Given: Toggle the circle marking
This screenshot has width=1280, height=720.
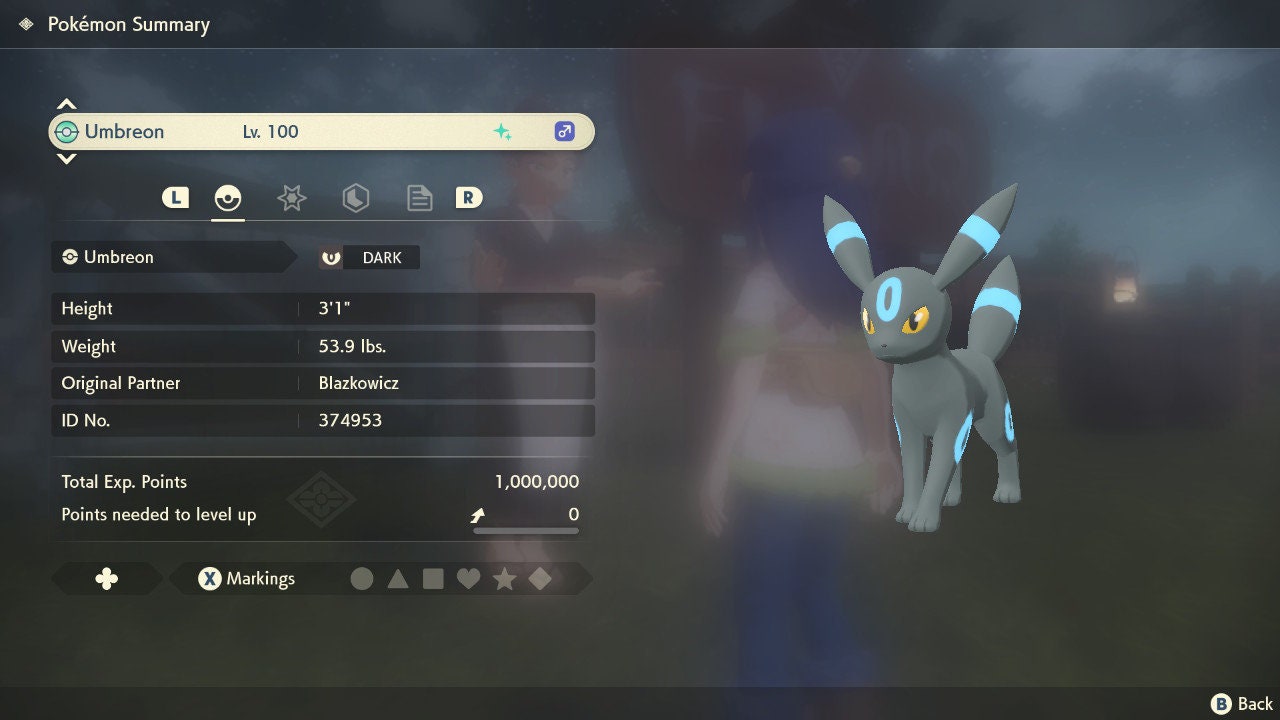Looking at the screenshot, I should click(362, 579).
